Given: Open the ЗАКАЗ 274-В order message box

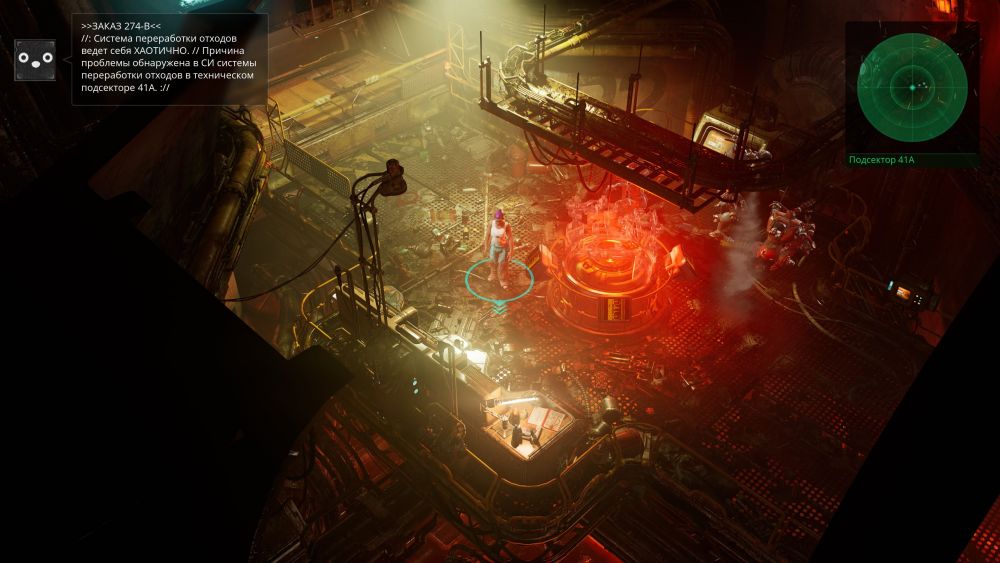Looking at the screenshot, I should point(170,59).
